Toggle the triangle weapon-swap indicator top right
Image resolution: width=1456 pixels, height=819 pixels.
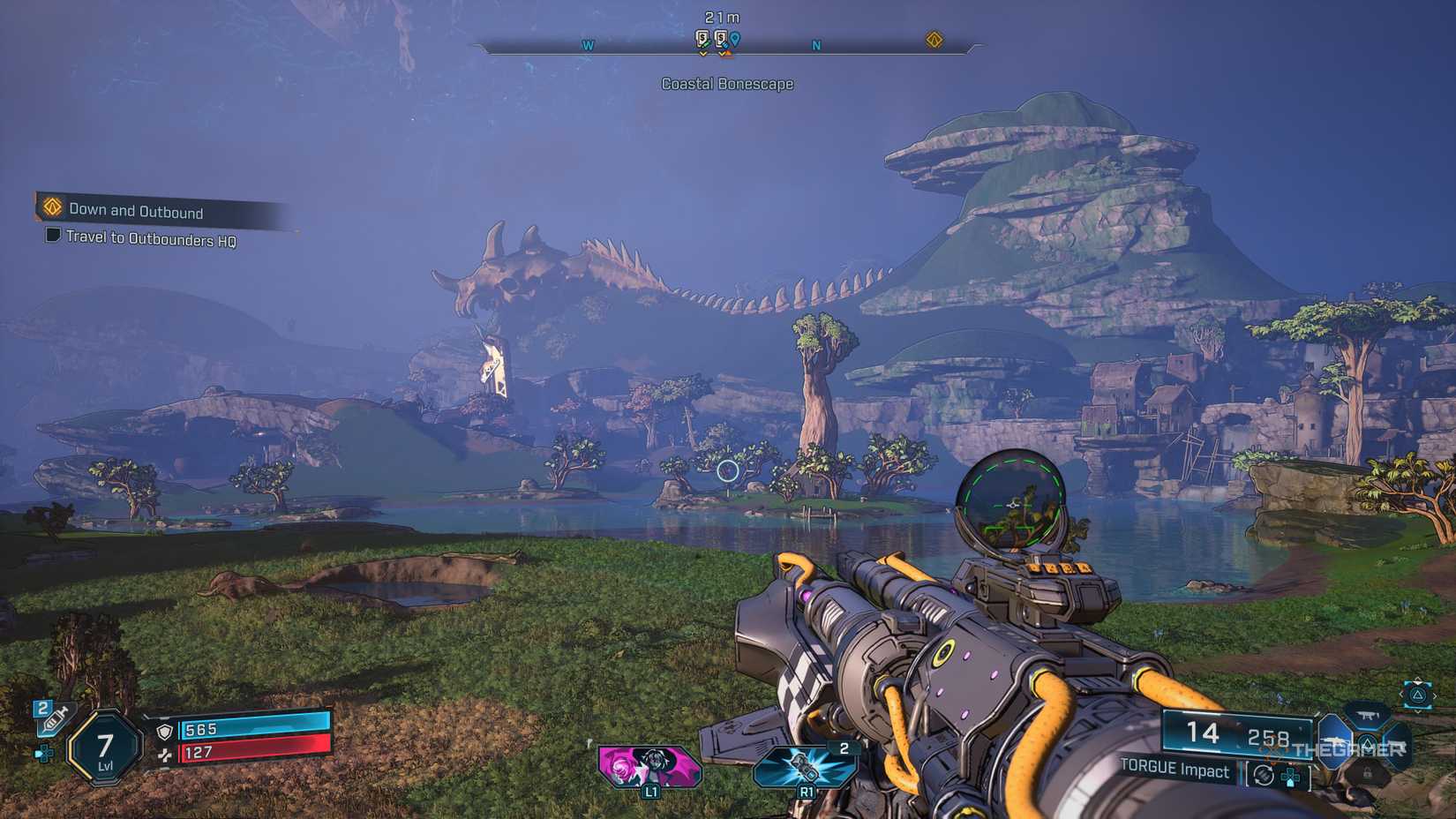tap(1417, 695)
